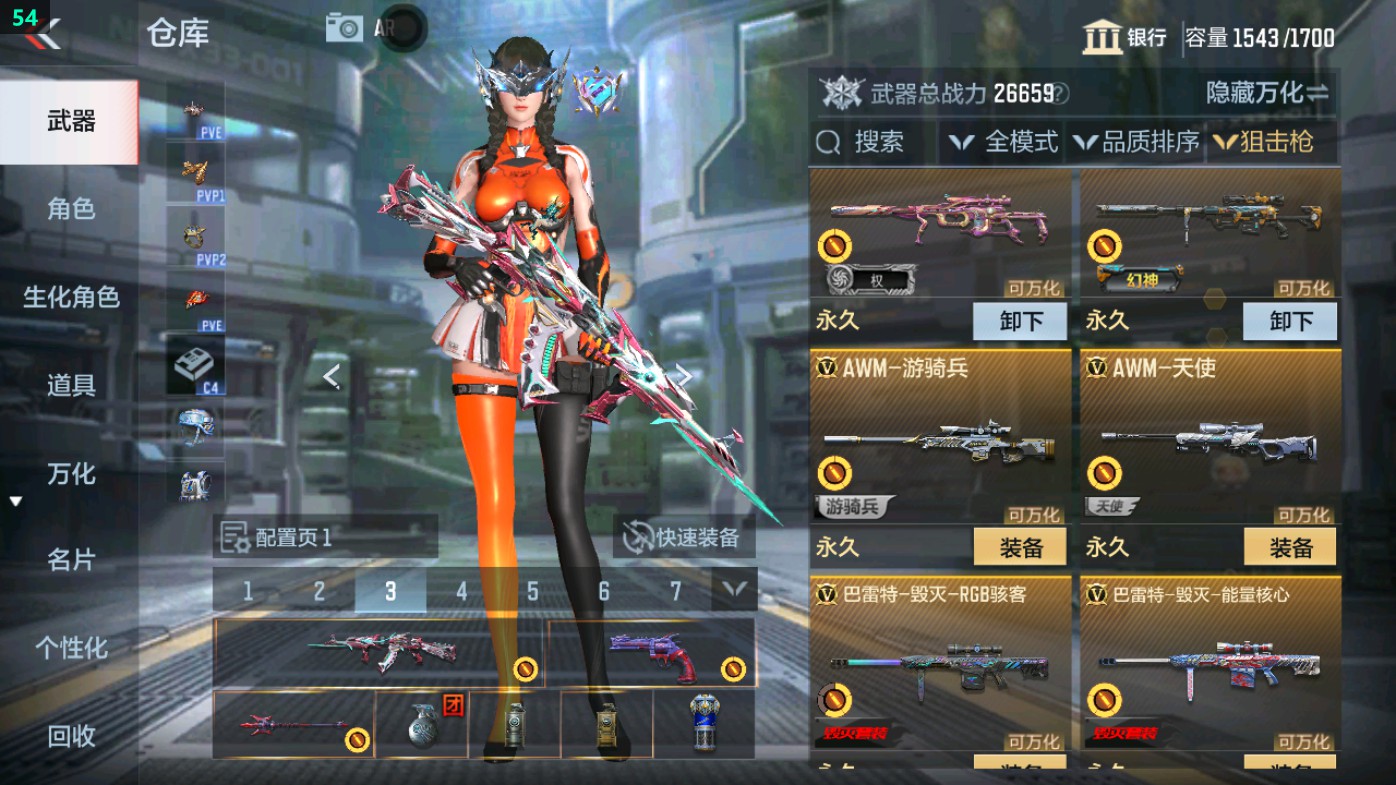Viewport: 1396px width, 785px height.
Task: Click the search magnifier icon
Action: coord(831,142)
